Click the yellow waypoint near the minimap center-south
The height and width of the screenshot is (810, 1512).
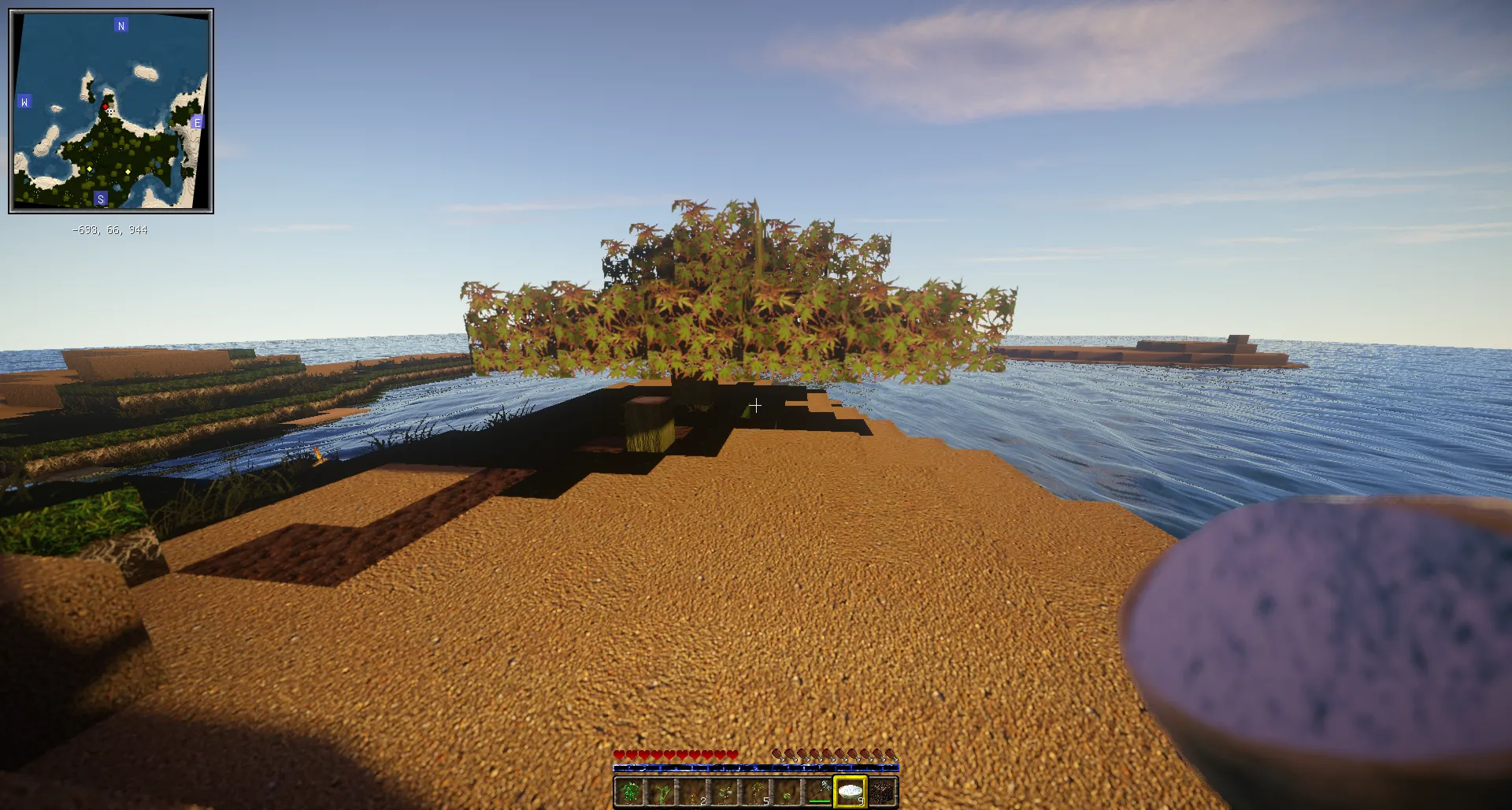click(128, 172)
